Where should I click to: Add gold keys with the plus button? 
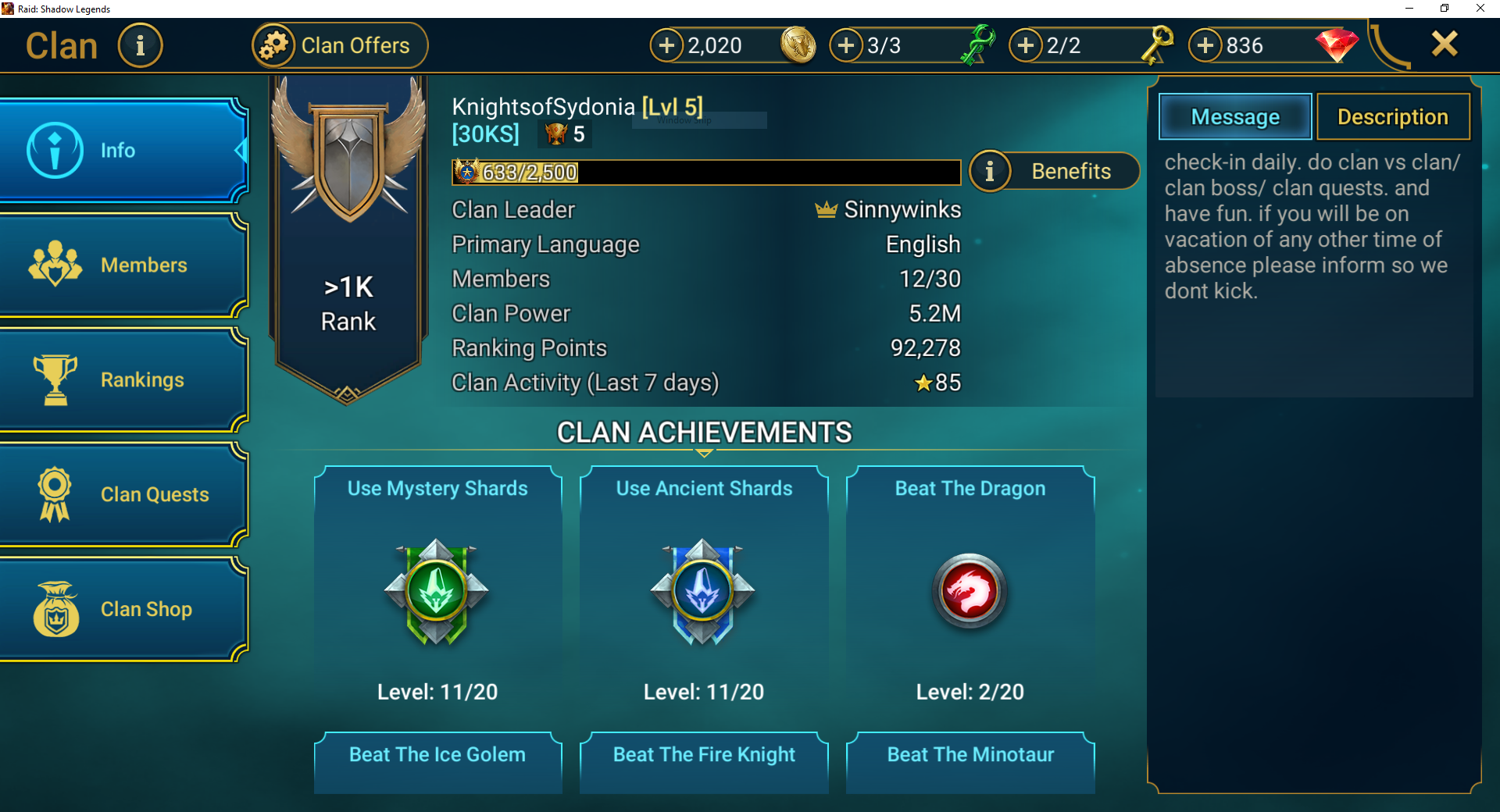[x=1026, y=45]
